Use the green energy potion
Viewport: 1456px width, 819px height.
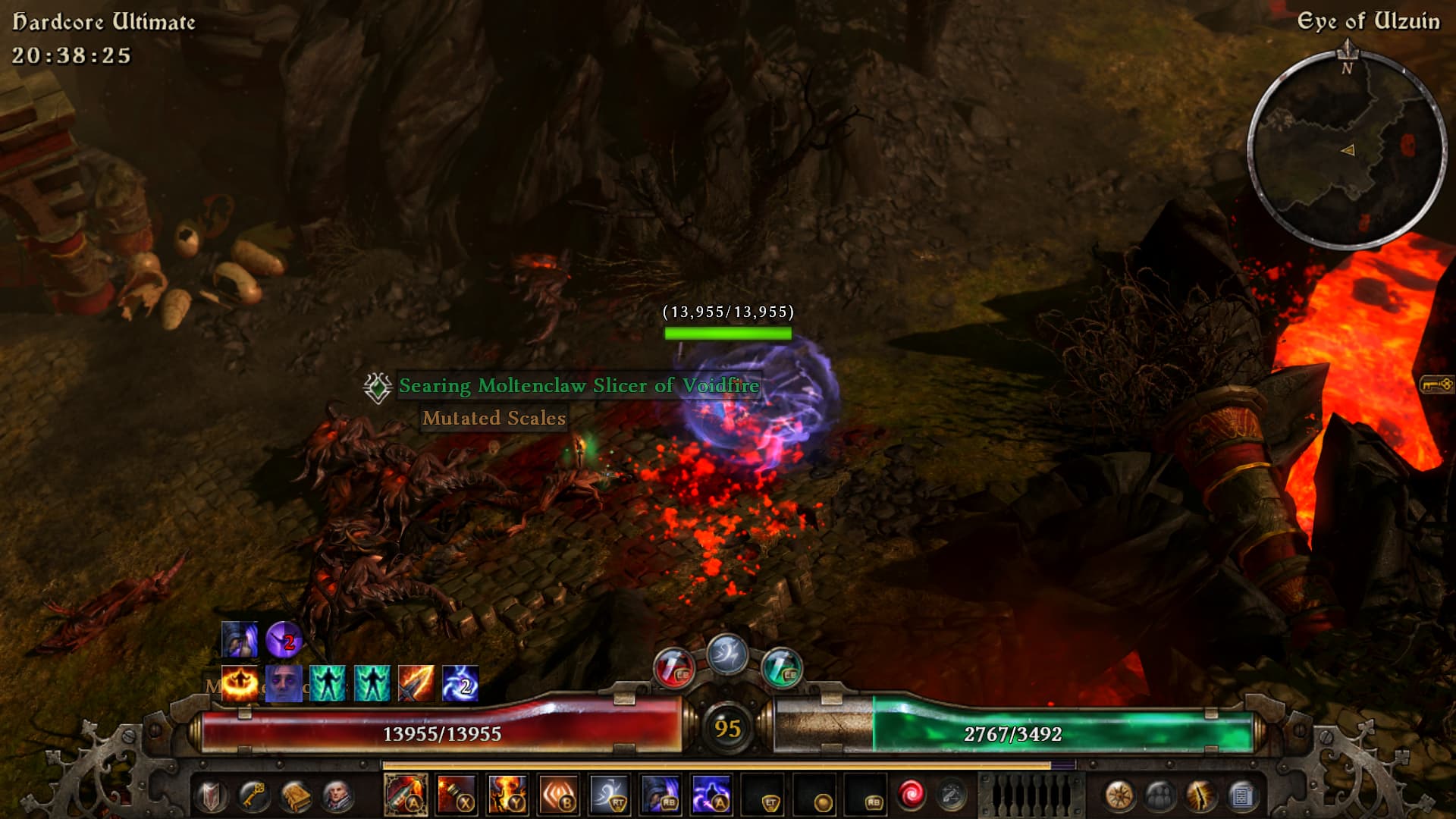point(781,667)
